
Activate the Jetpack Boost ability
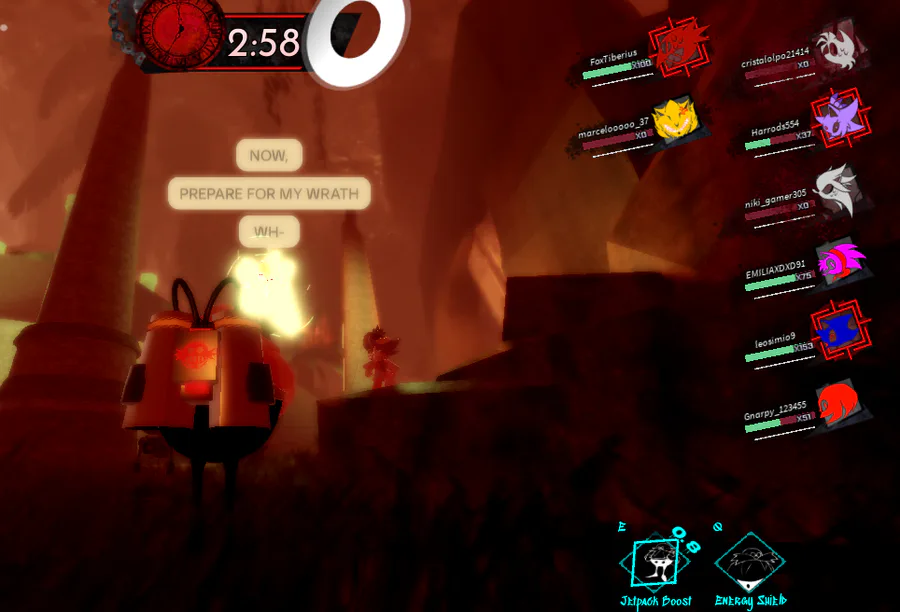tap(654, 563)
